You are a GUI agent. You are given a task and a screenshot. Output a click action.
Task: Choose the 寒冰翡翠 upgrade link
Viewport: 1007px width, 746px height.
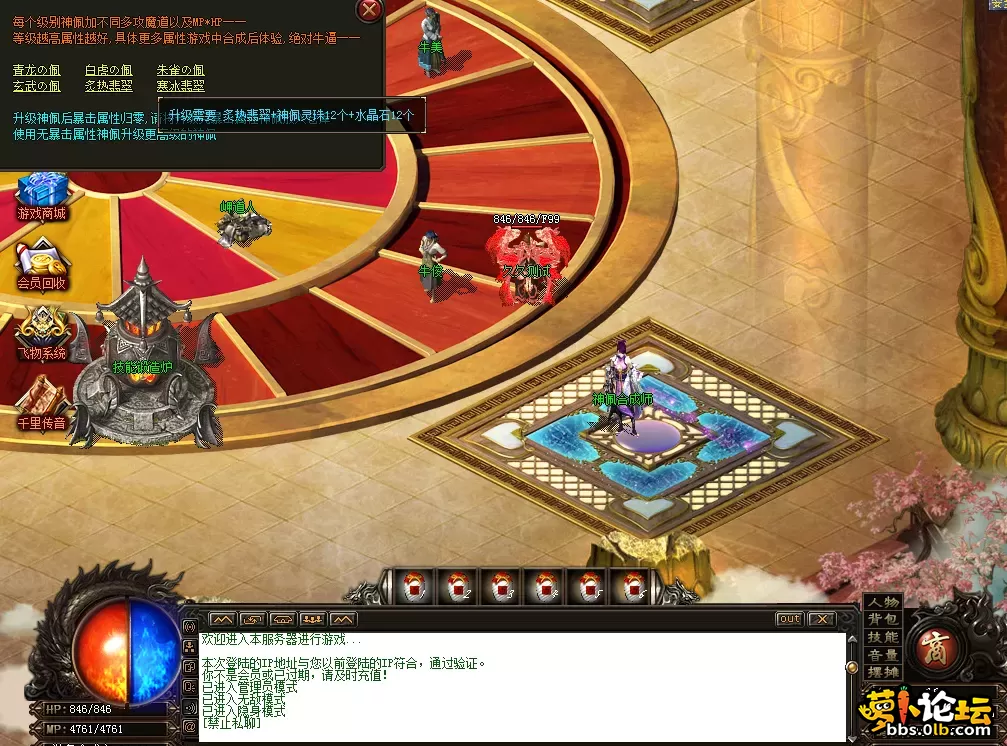tap(180, 86)
